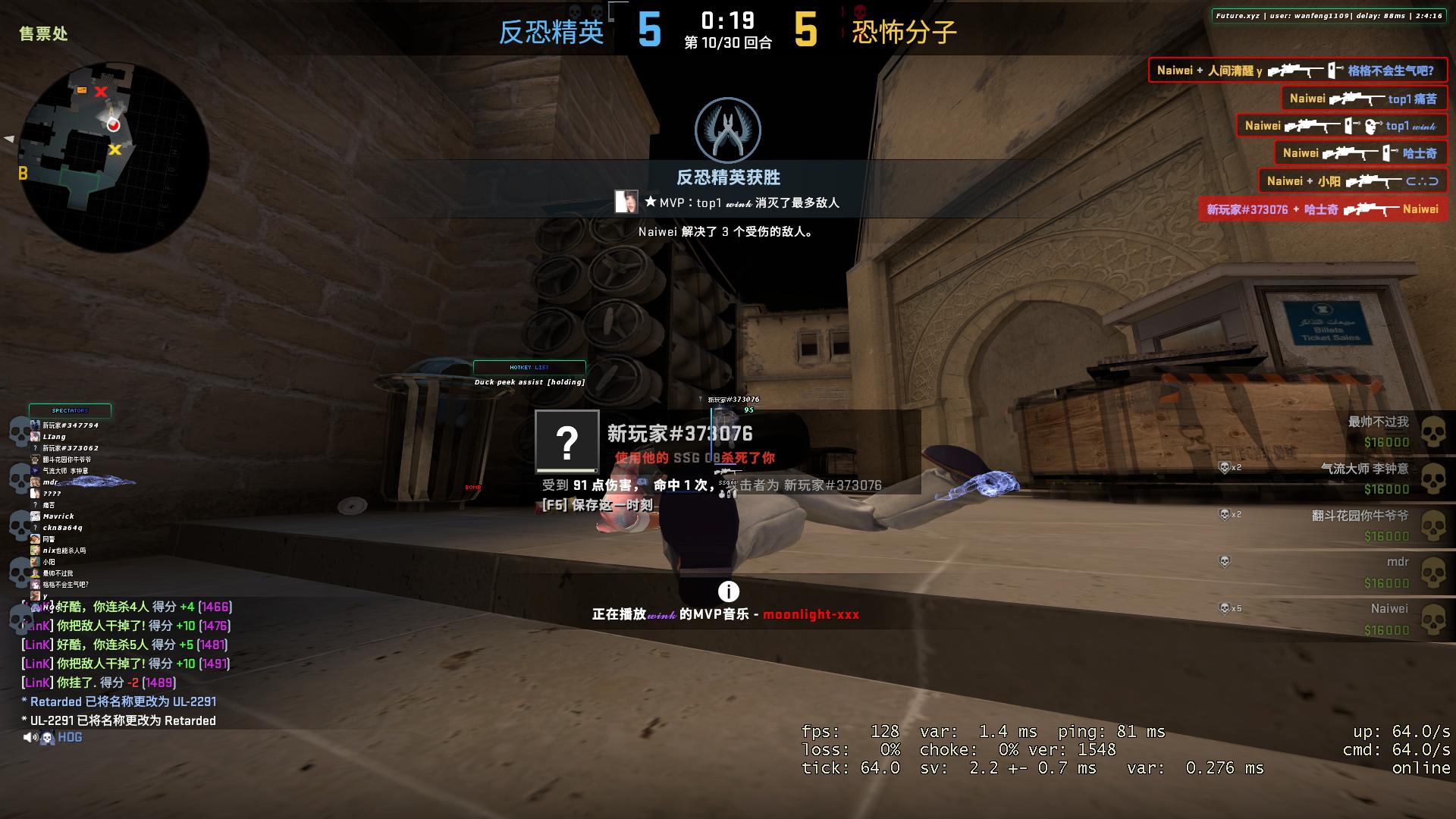
Task: Select the kill feed entry with 格格不会生气吧?
Action: pos(1297,71)
